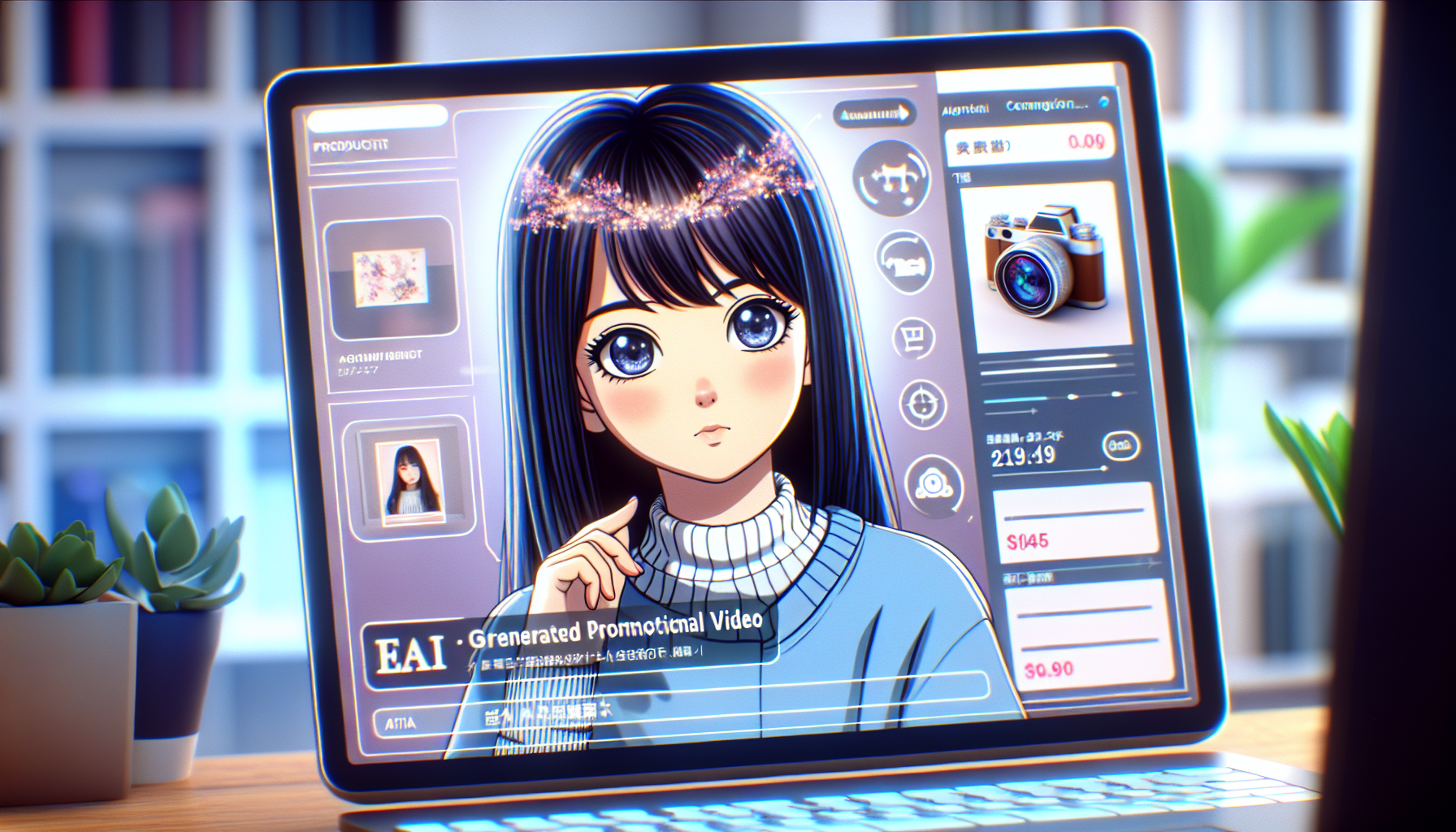Select the flower picture thumbnail
The width and height of the screenshot is (1456, 832).
click(391, 277)
